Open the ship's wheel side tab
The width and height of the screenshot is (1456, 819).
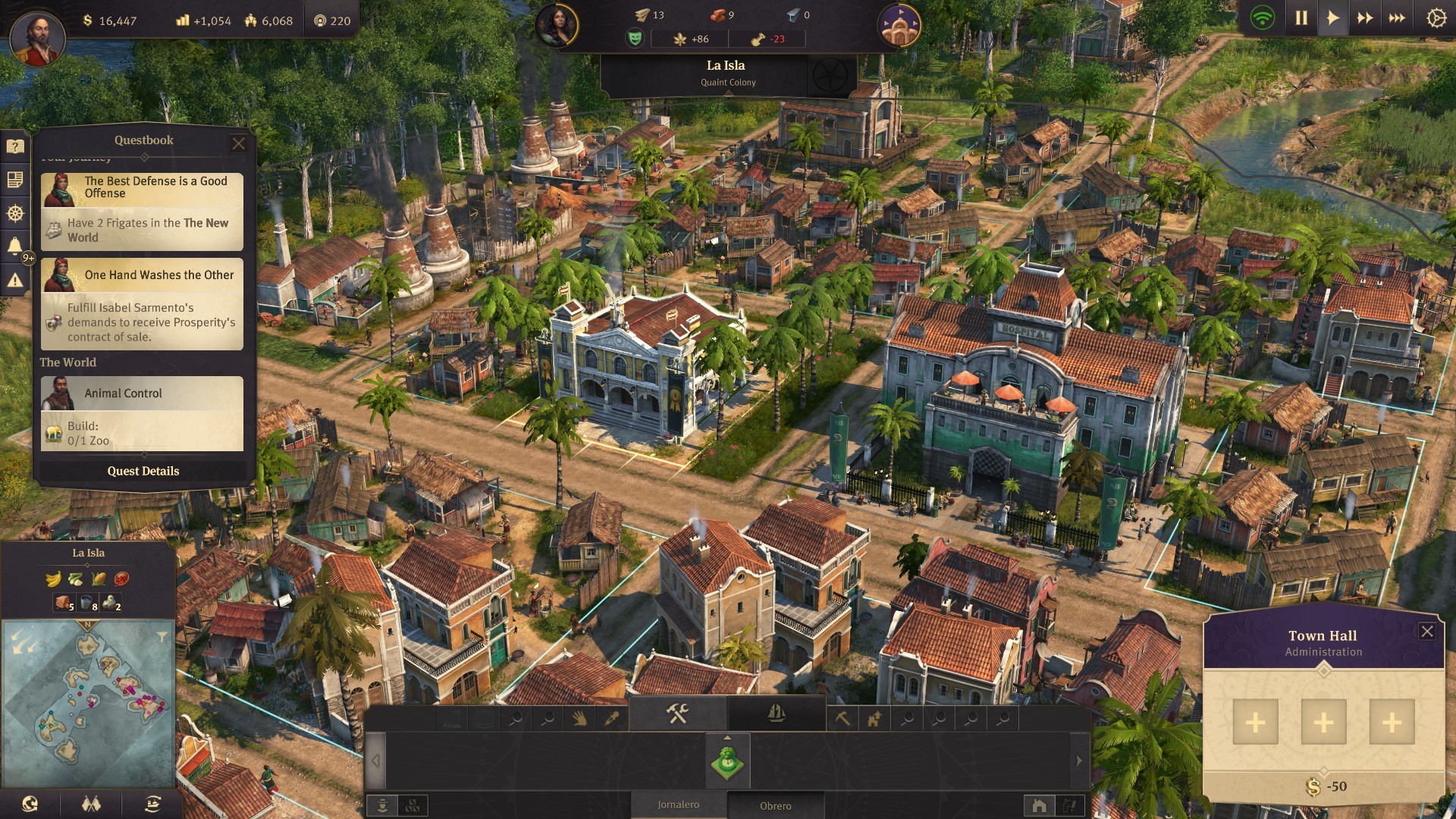[x=15, y=213]
